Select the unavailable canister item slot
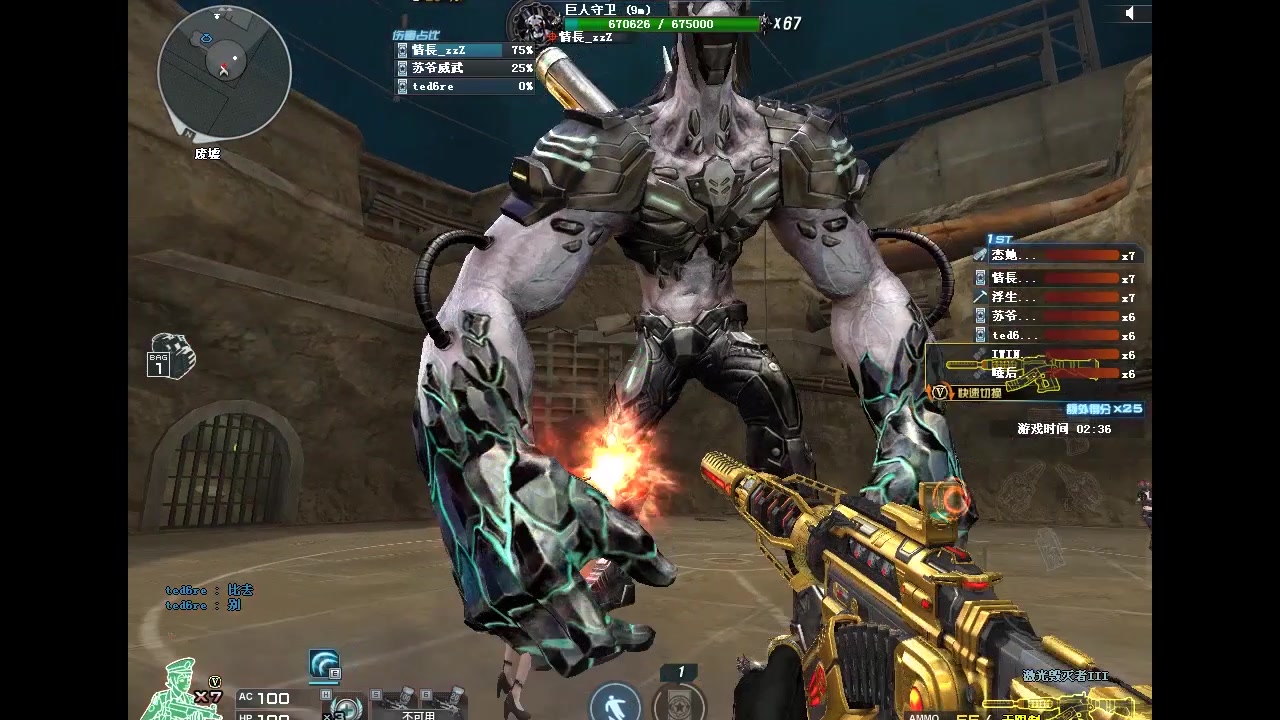The width and height of the screenshot is (1280, 720). coord(419,703)
